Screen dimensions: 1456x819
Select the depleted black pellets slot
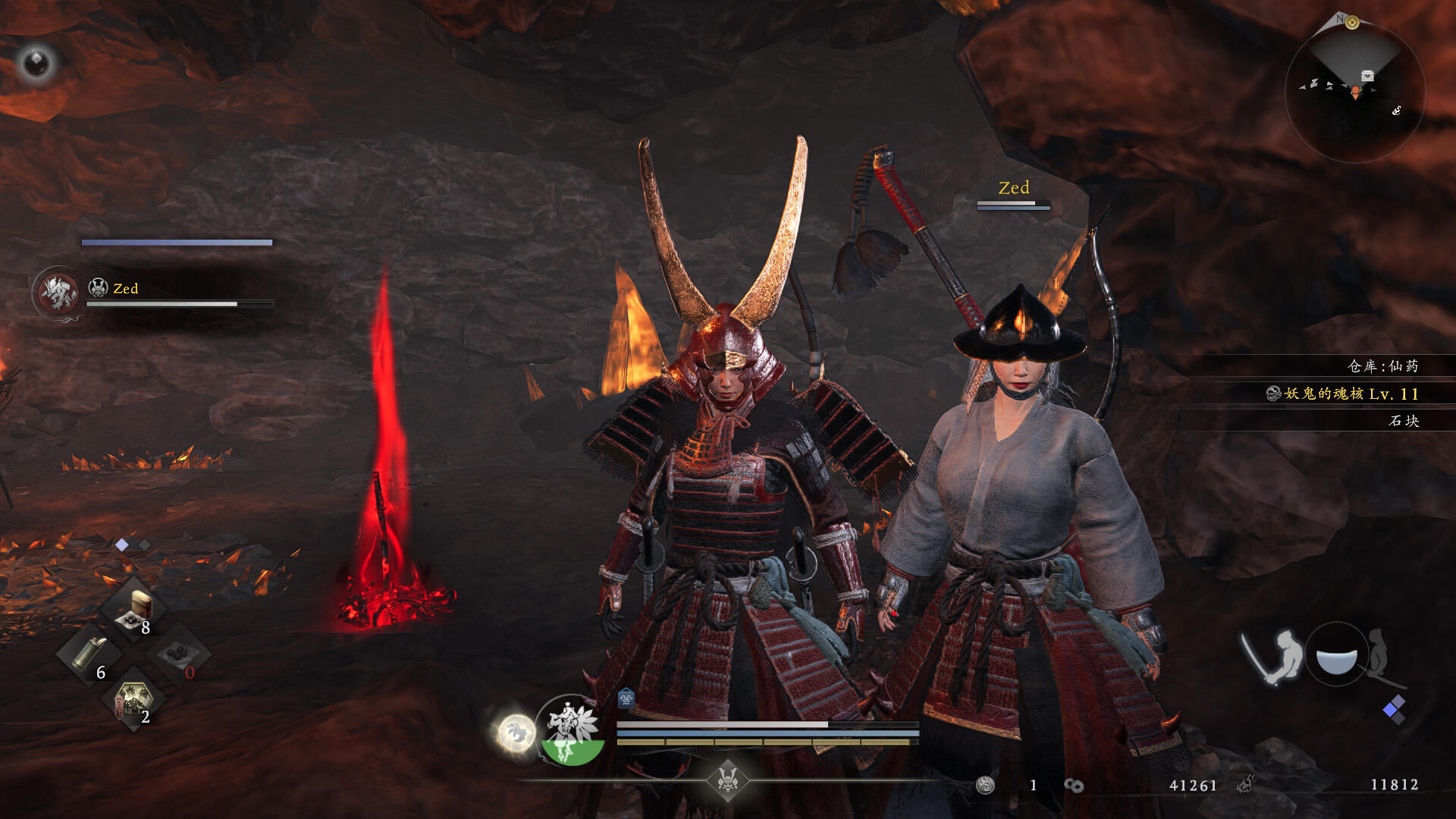coord(179,654)
